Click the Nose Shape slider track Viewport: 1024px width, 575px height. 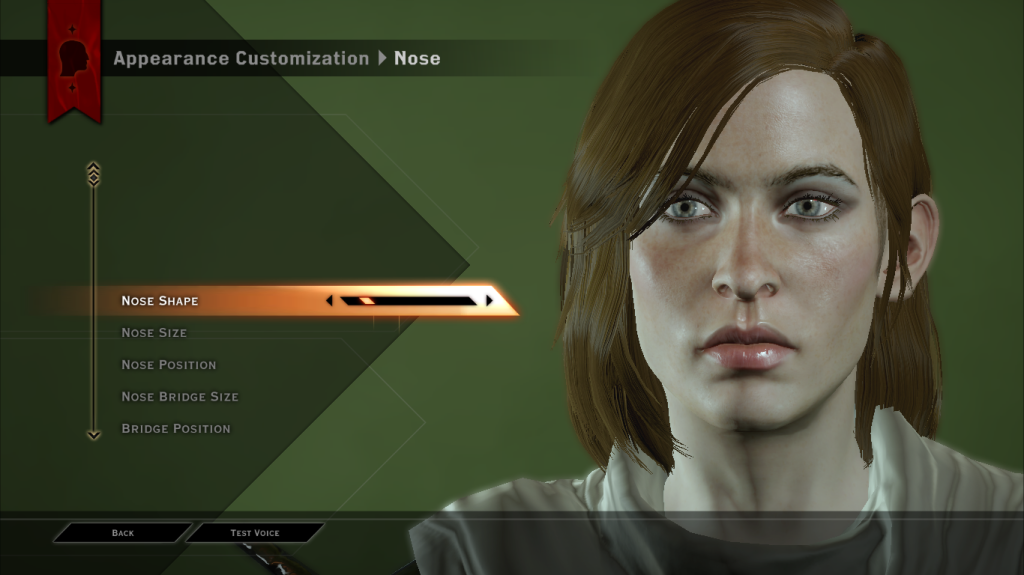click(408, 300)
